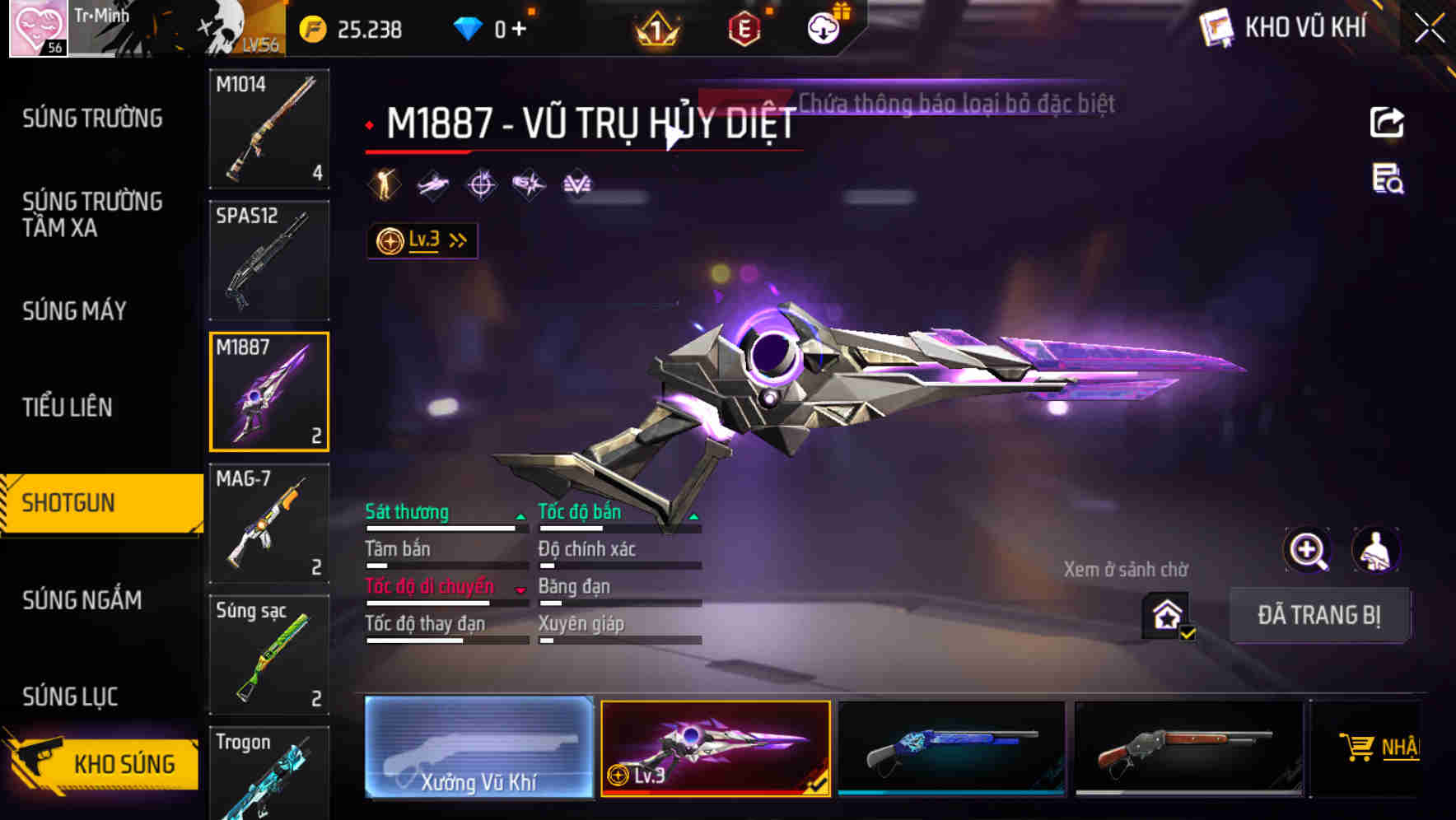Viewport: 1456px width, 820px height.
Task: Open the share icon at top right
Action: [x=1386, y=121]
